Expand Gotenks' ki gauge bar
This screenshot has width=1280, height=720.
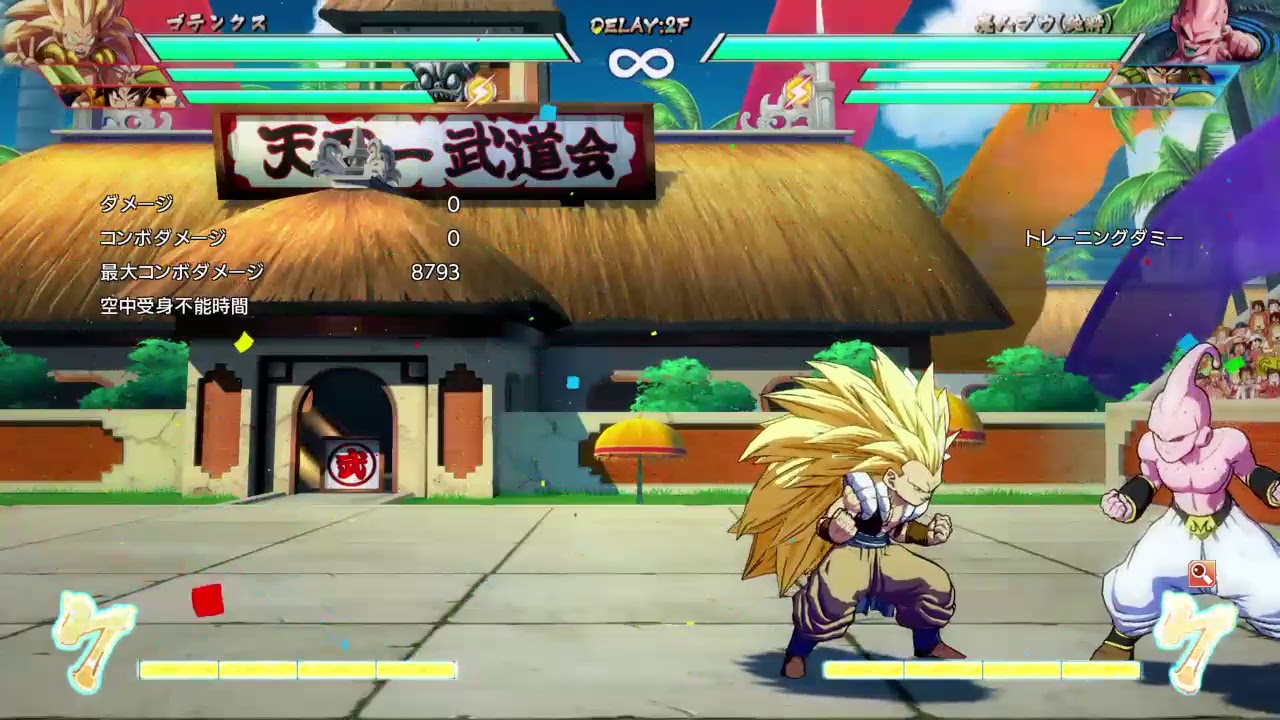pyautogui.click(x=295, y=669)
